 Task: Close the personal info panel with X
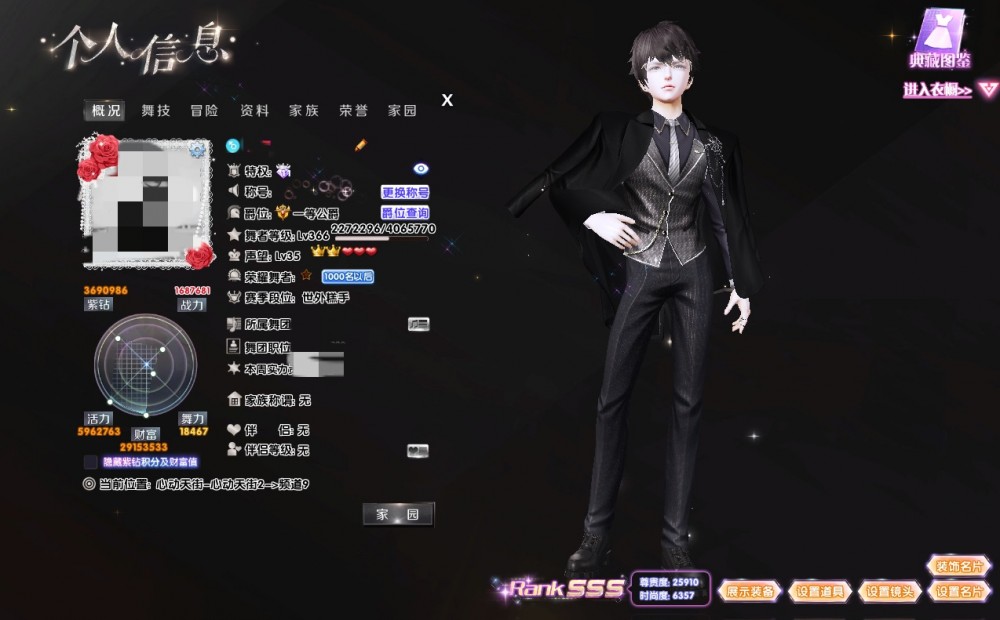(447, 100)
